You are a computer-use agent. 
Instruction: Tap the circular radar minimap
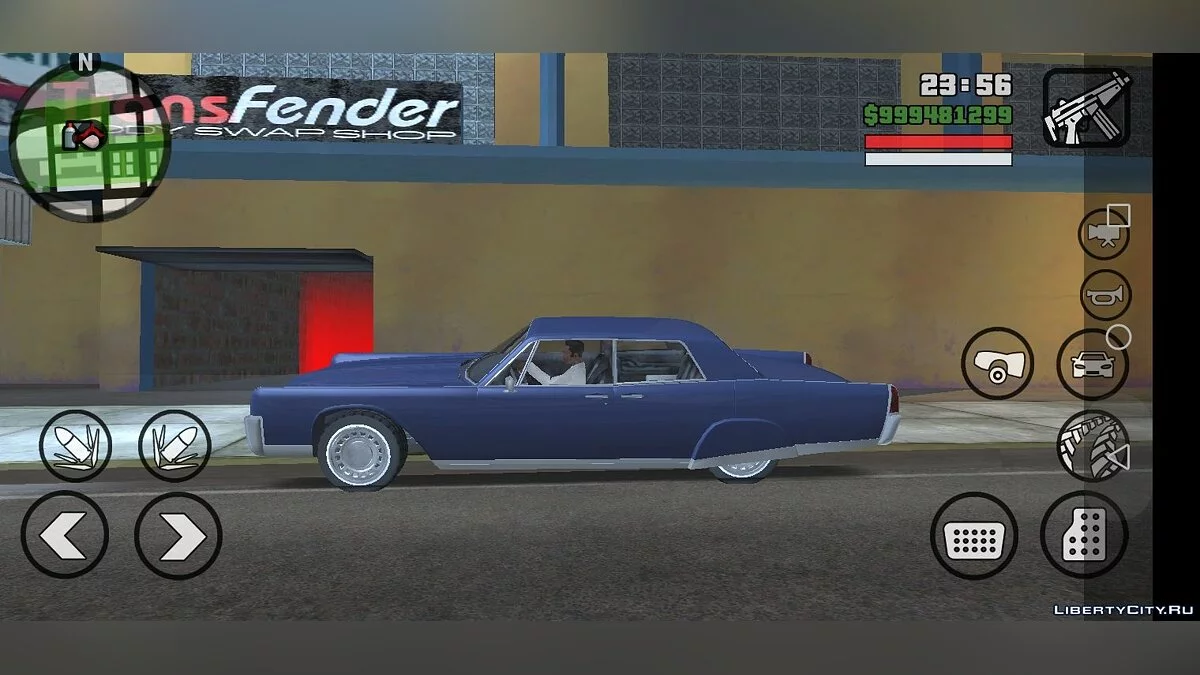(x=90, y=140)
